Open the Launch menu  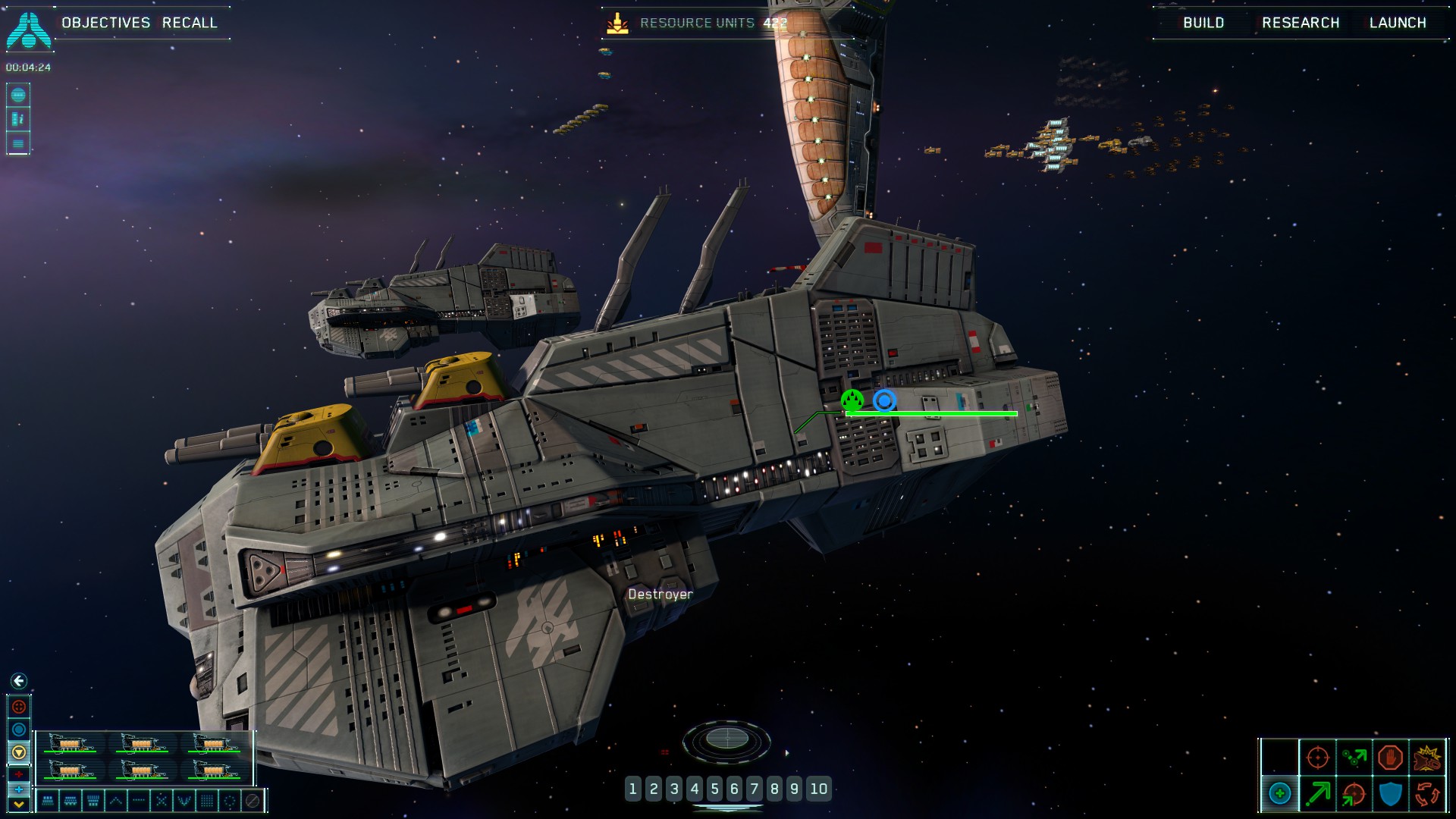coord(1398,23)
